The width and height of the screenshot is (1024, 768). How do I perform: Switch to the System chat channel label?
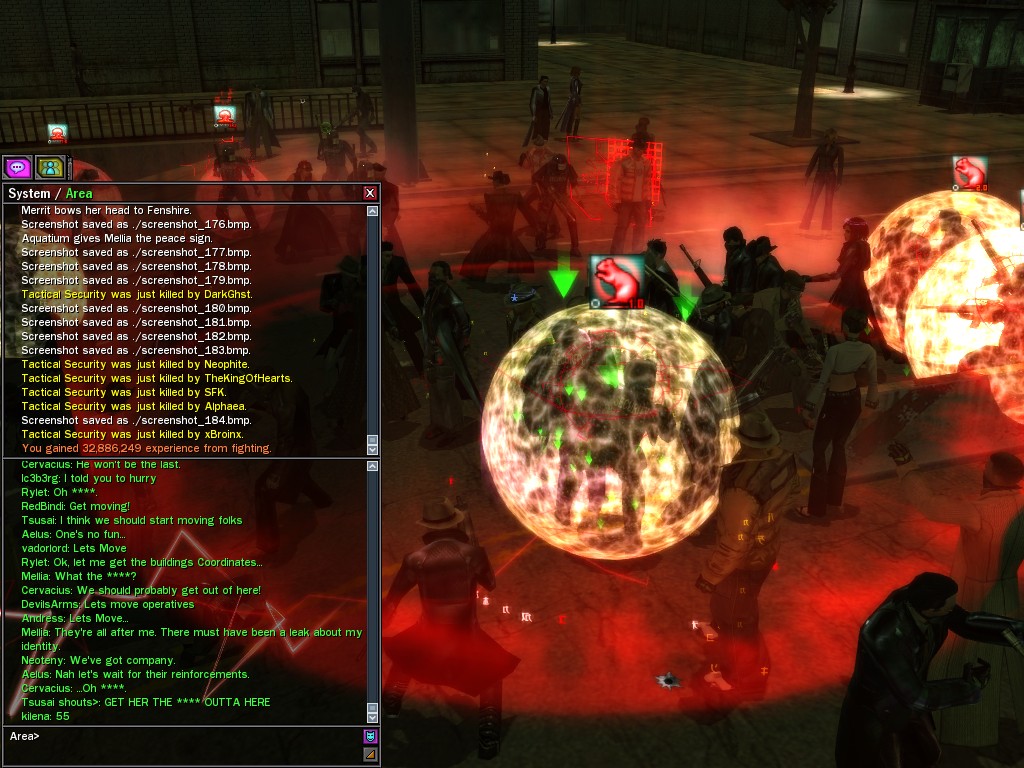28,193
